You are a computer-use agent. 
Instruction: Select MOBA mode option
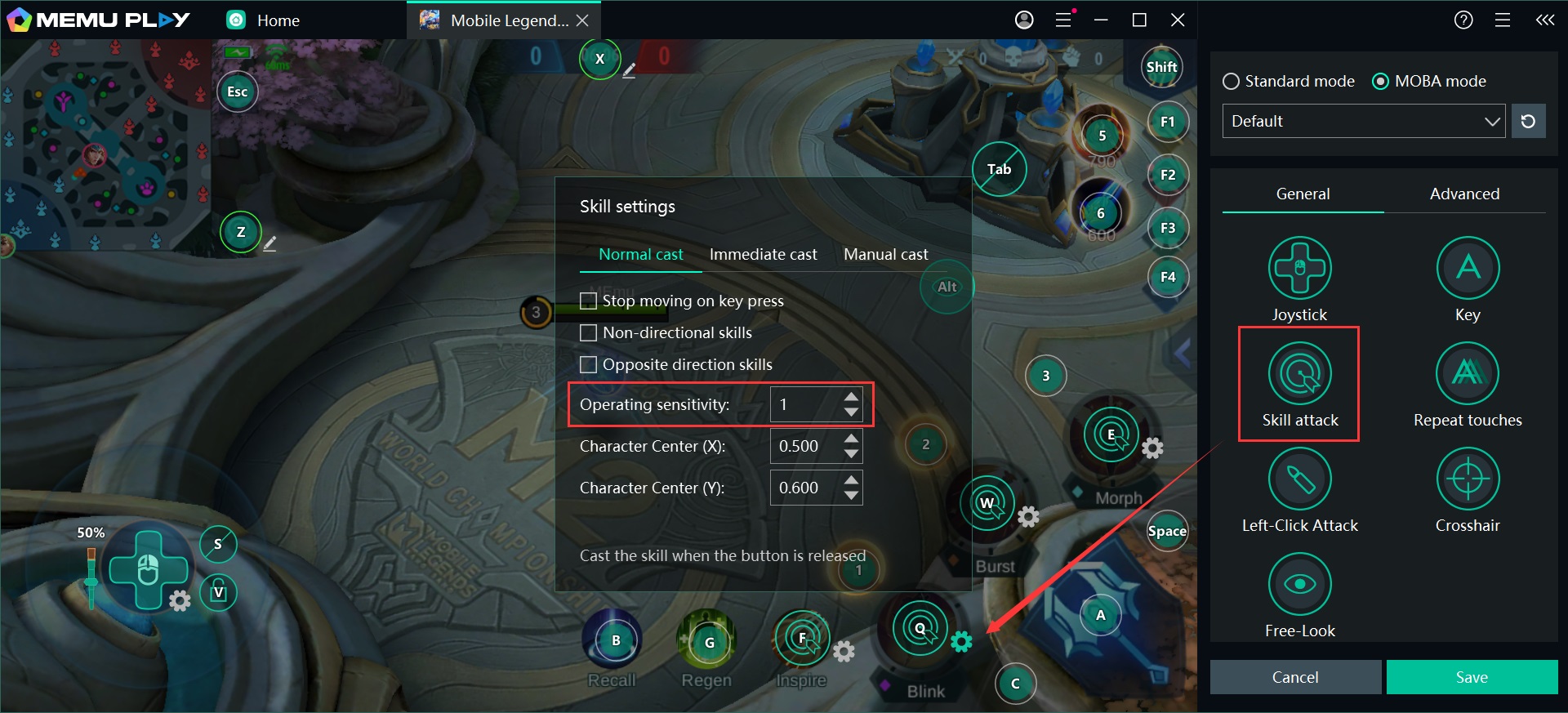pyautogui.click(x=1380, y=82)
